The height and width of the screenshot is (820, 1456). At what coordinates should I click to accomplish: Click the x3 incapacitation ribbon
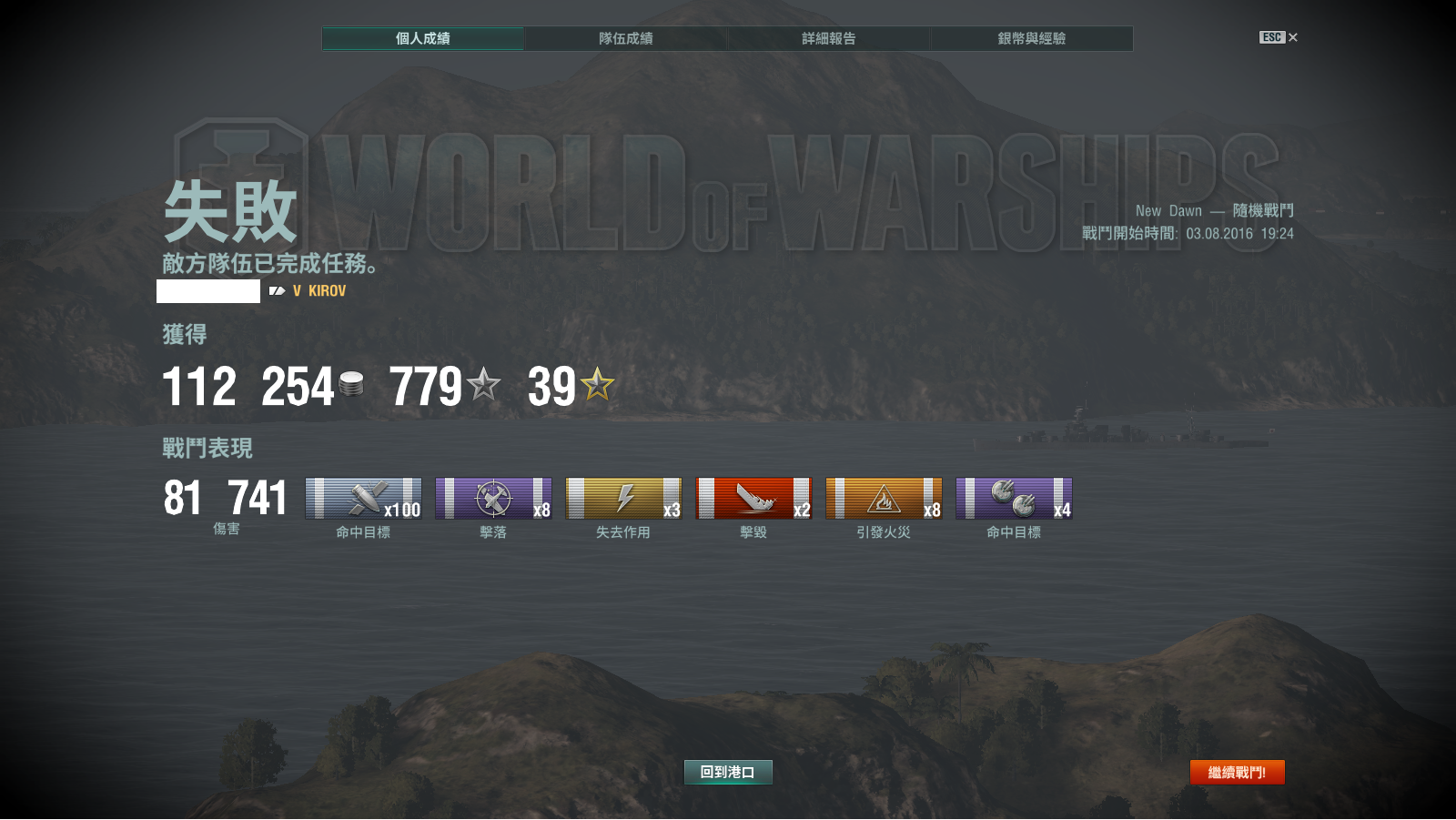[623, 499]
